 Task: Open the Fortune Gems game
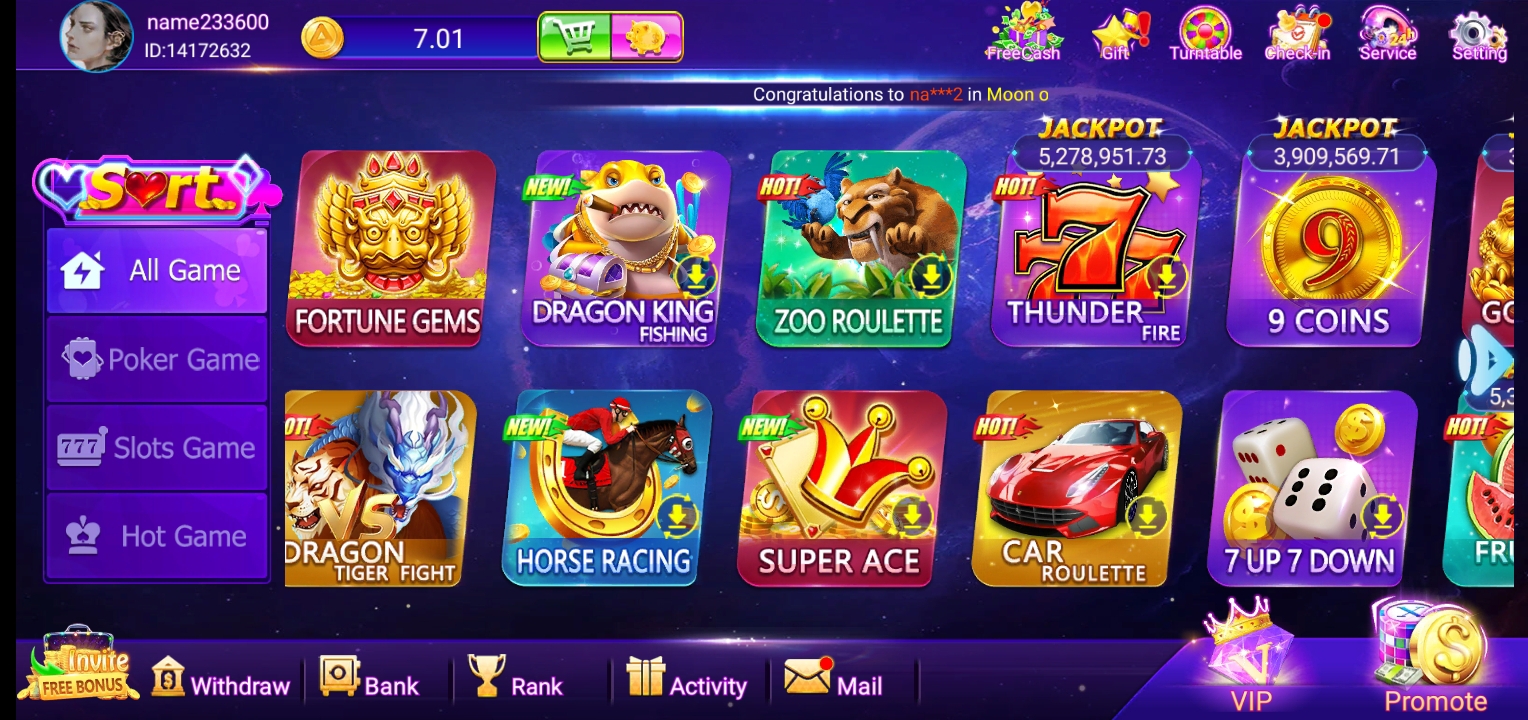[390, 248]
